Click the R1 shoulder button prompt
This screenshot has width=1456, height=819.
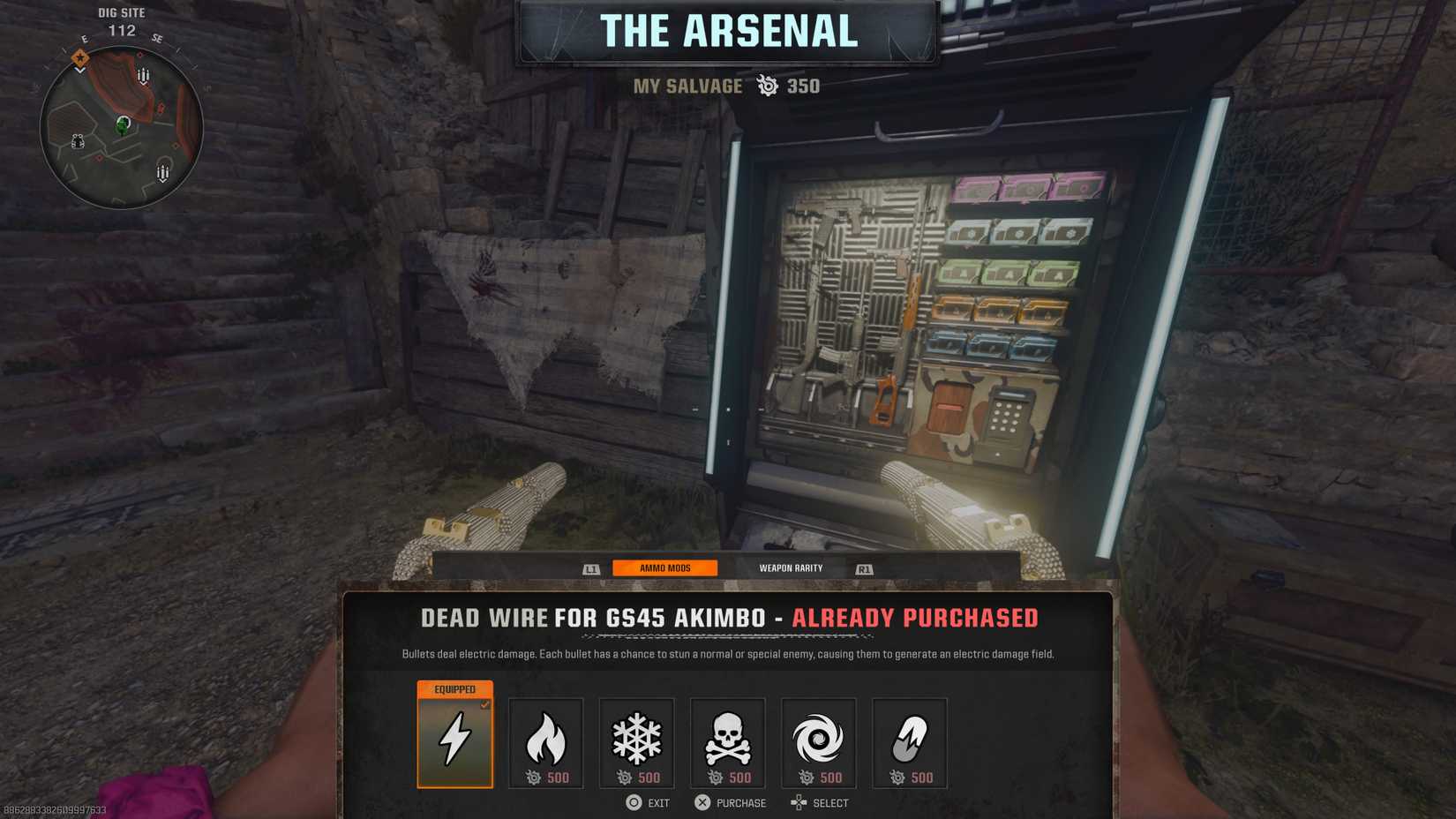tap(864, 568)
